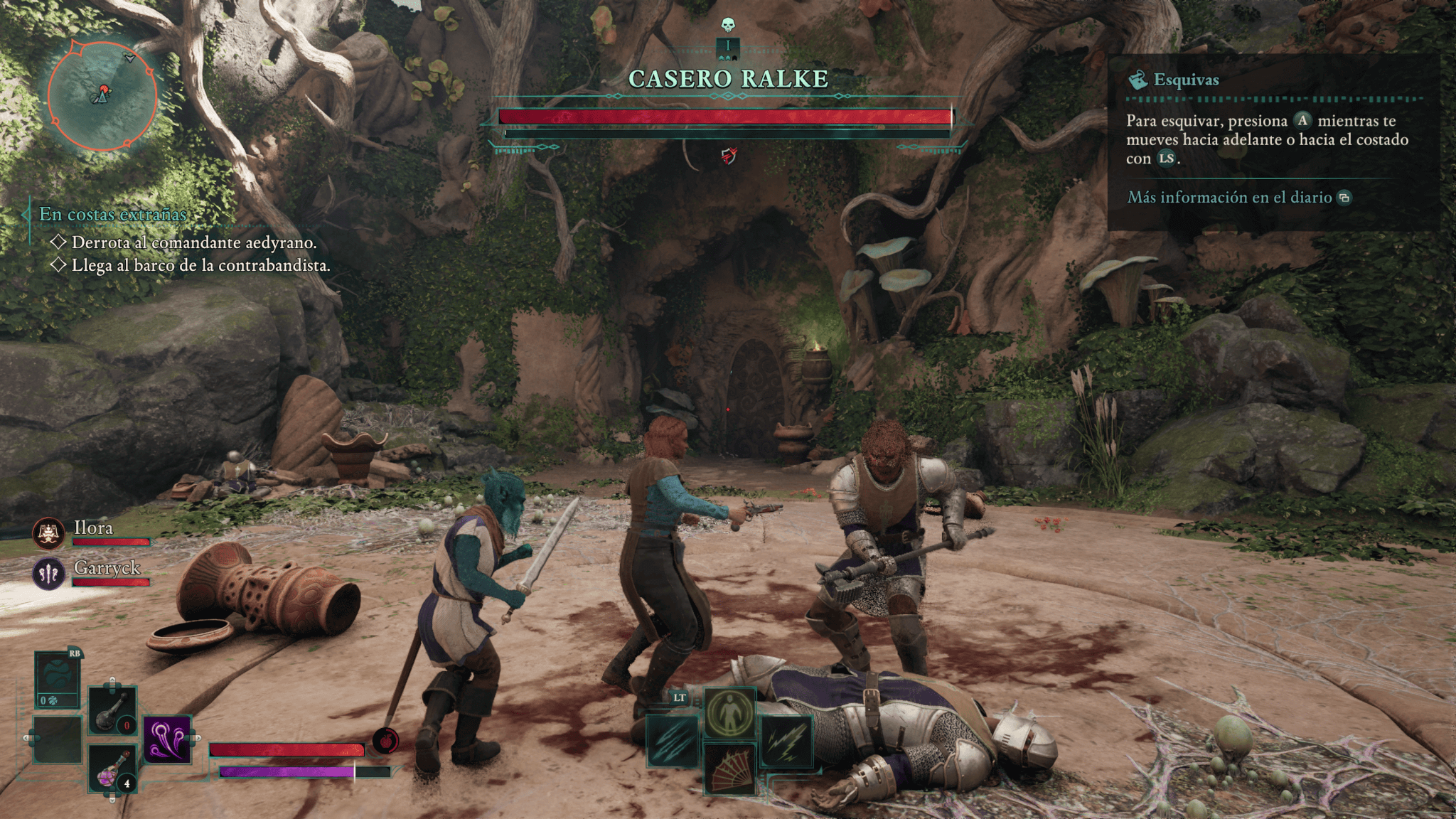Activate the lightning bolt ability

tap(787, 742)
